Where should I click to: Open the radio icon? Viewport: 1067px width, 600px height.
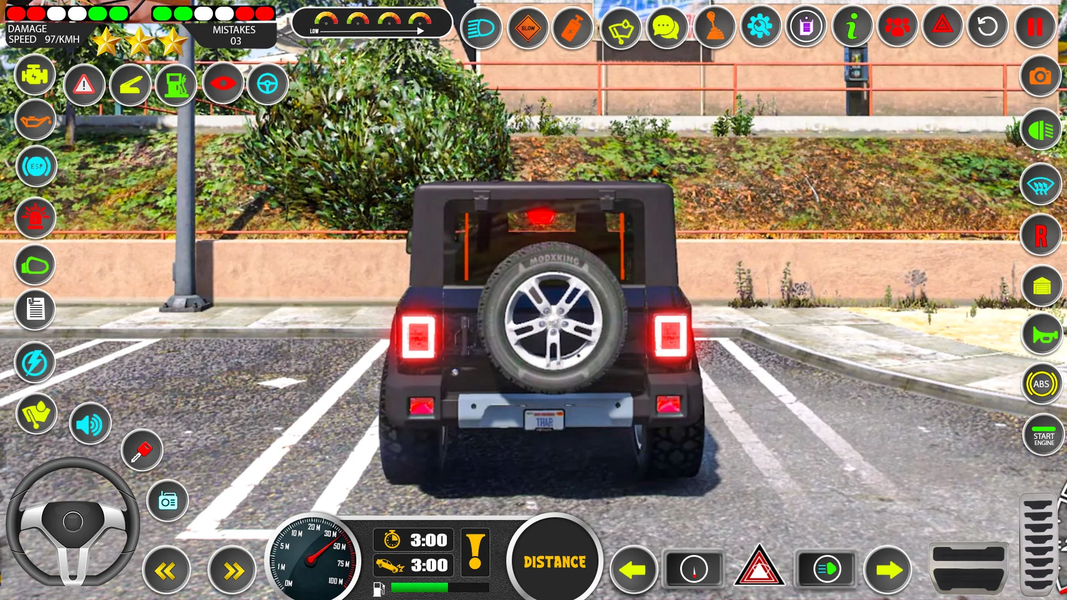(167, 500)
